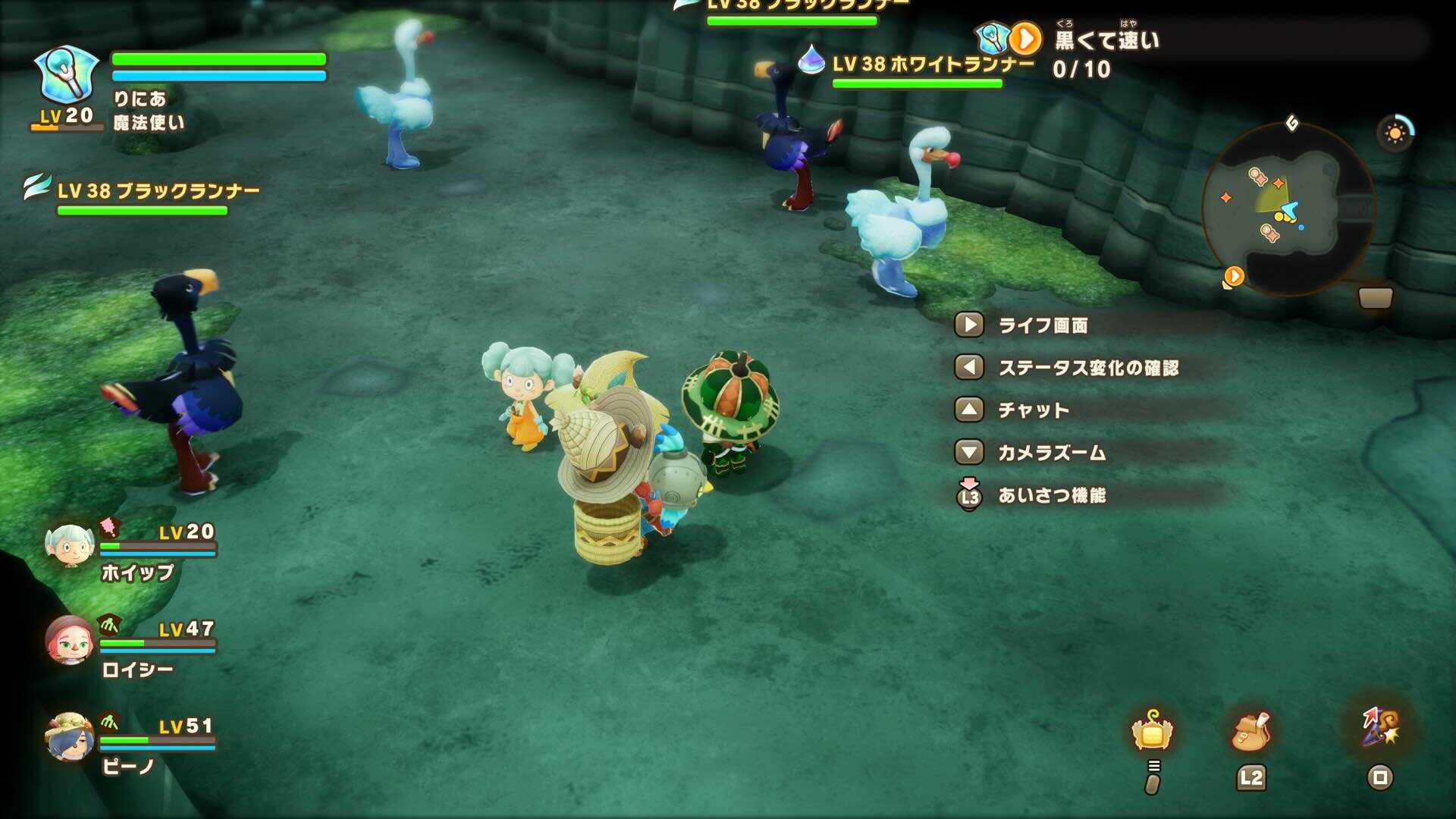Click the orange quest marker on minimap edge

[1234, 276]
